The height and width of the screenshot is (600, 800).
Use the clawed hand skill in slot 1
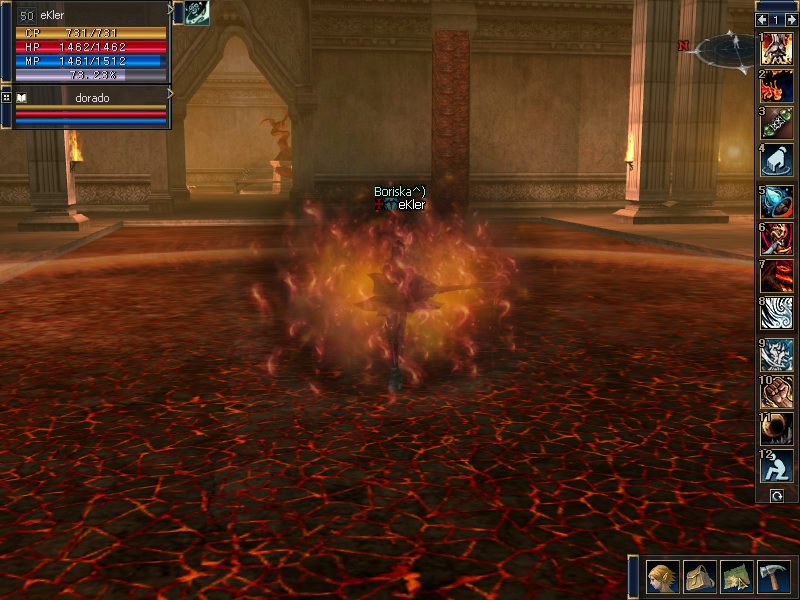777,47
